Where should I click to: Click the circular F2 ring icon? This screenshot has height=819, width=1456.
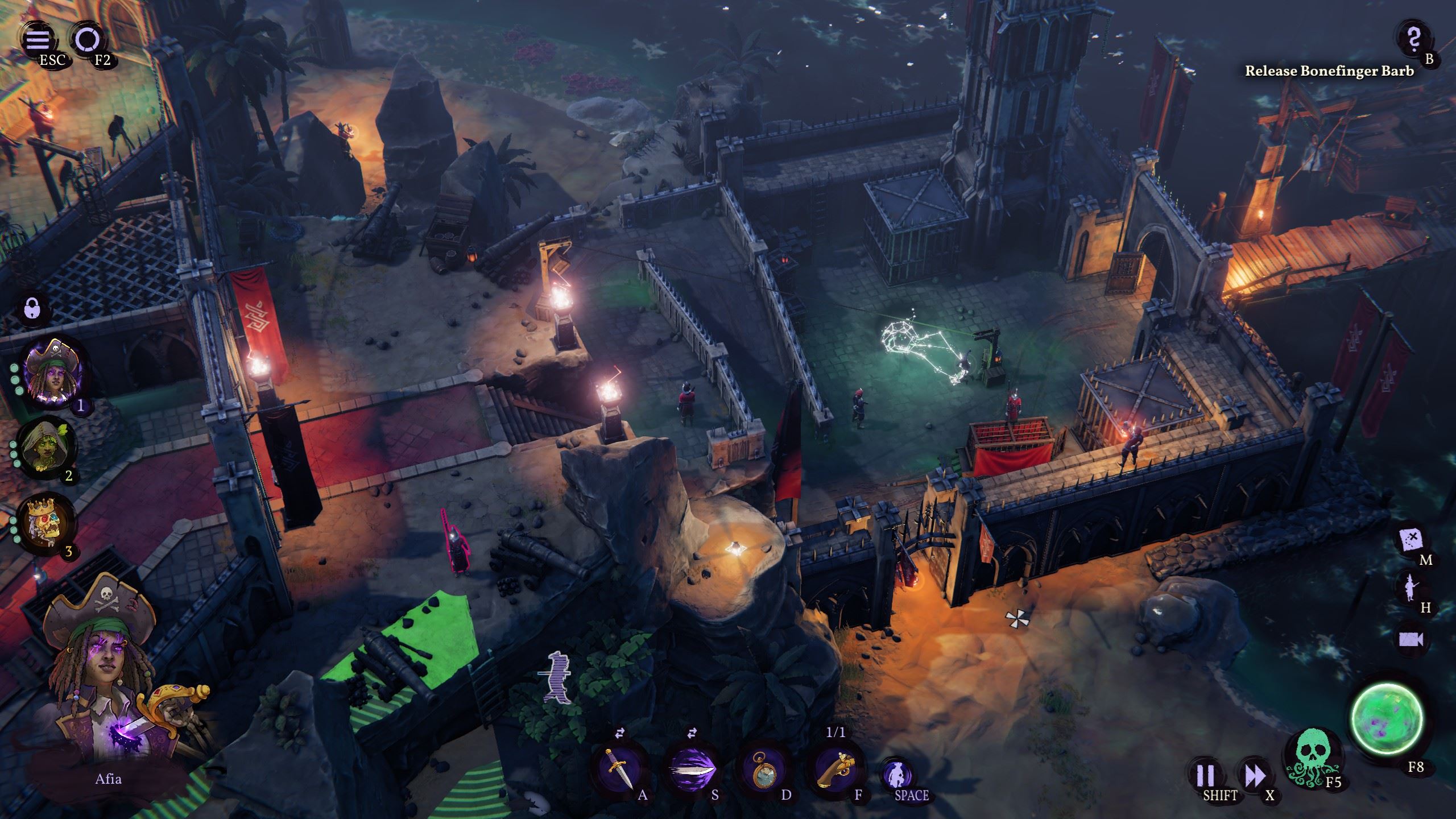click(x=88, y=39)
